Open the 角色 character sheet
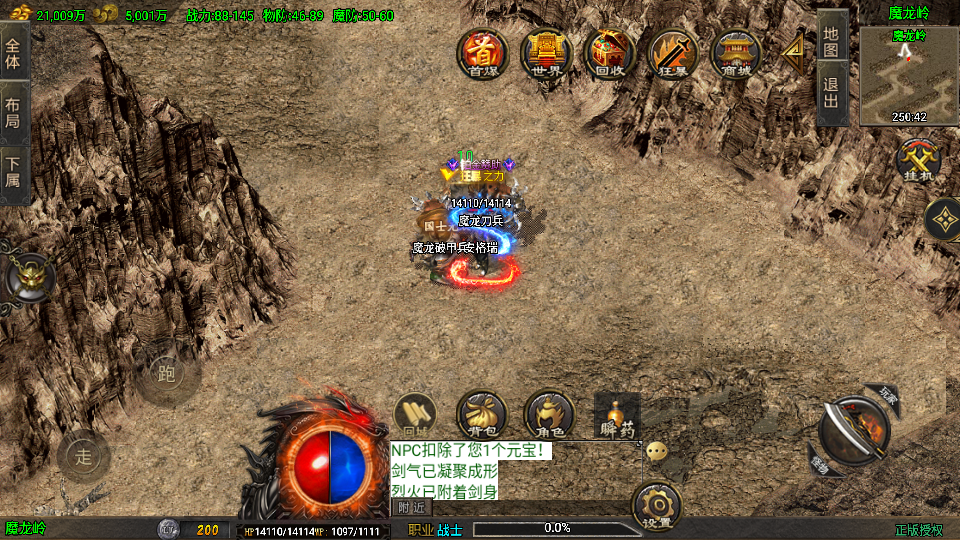Viewport: 960px width, 540px height. click(x=549, y=415)
